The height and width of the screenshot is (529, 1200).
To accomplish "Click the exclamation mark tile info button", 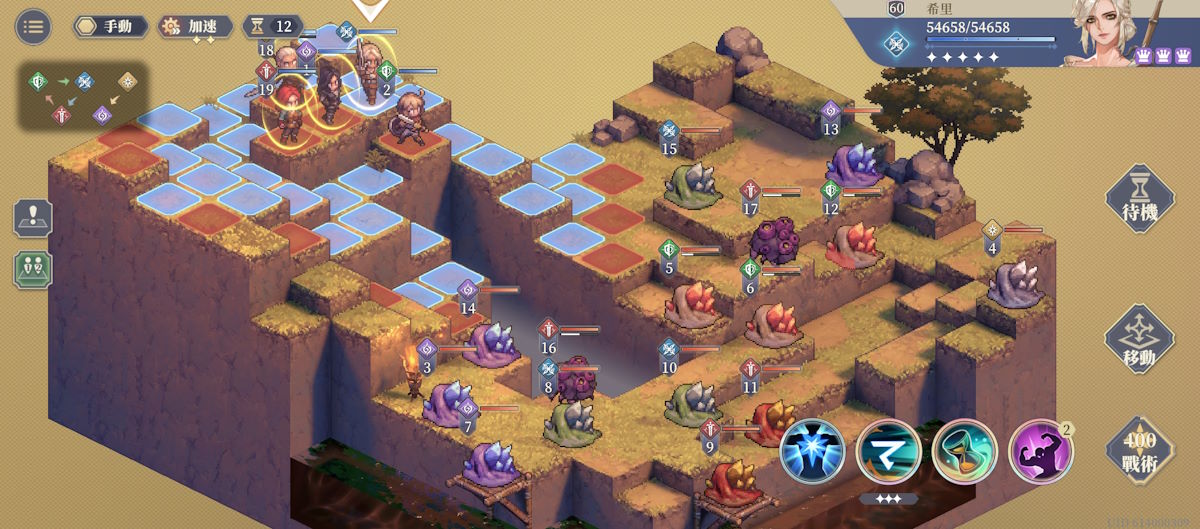I will coord(33,219).
